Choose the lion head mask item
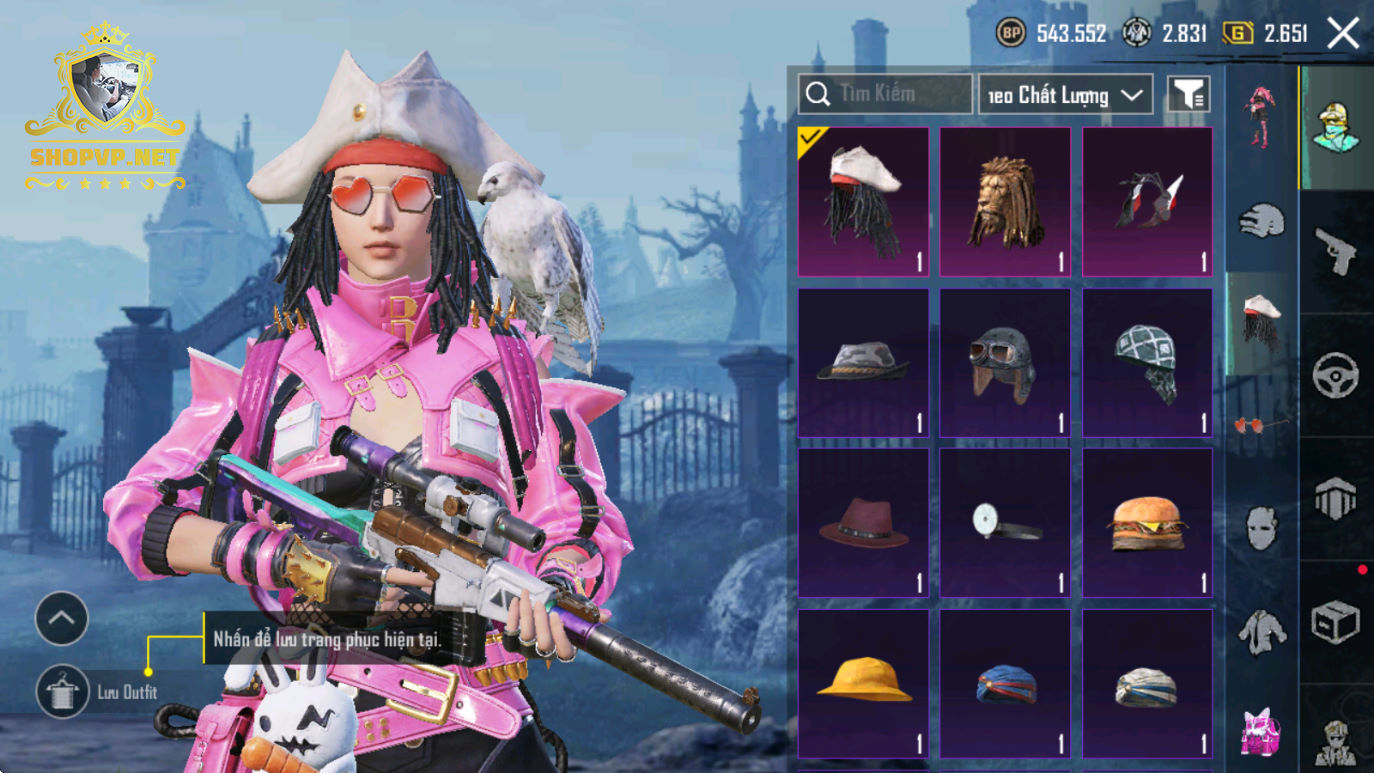This screenshot has width=1374, height=773. (1005, 202)
